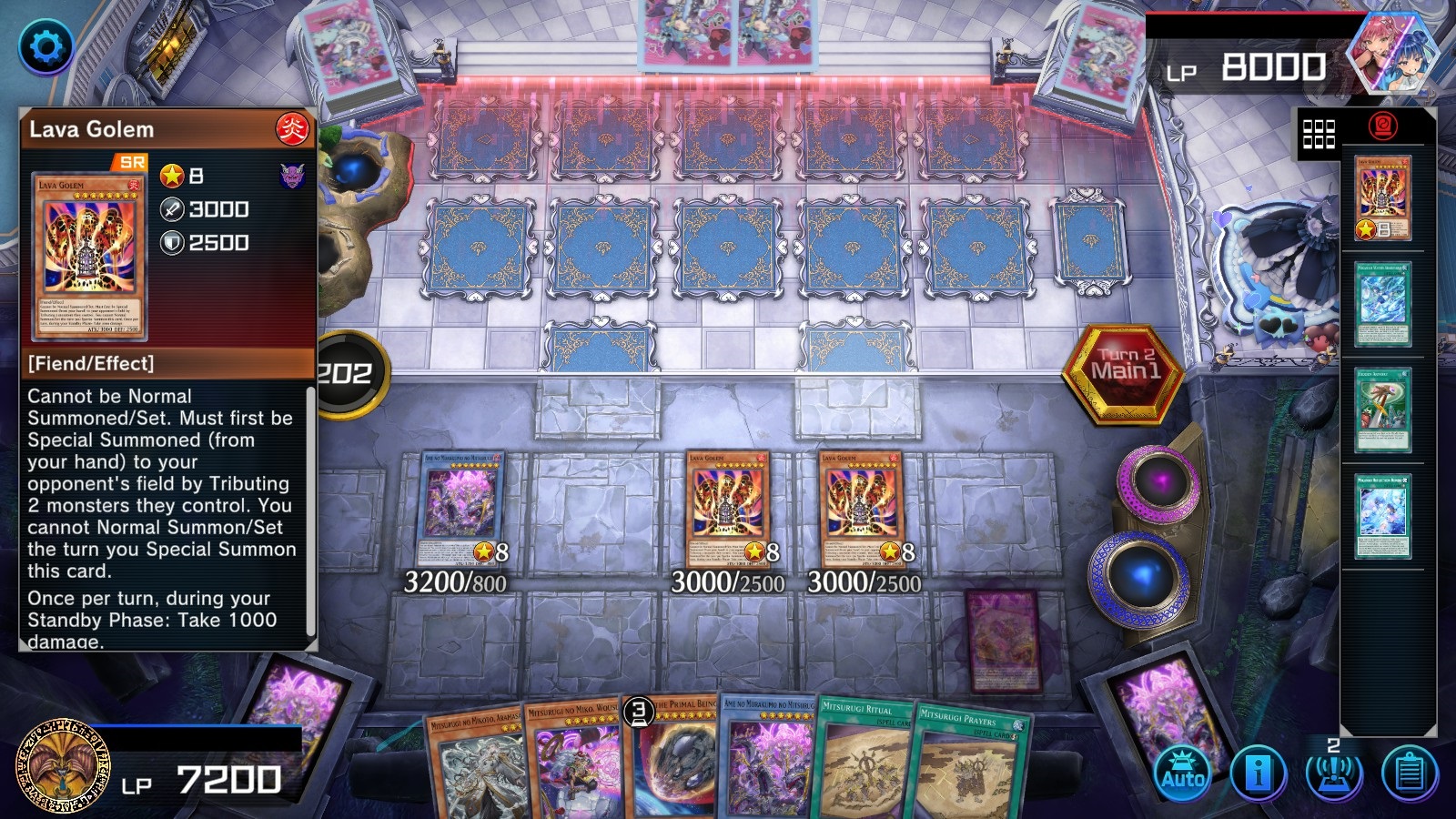Open the card info button
Screen dimensions: 1456x819
(1258, 773)
